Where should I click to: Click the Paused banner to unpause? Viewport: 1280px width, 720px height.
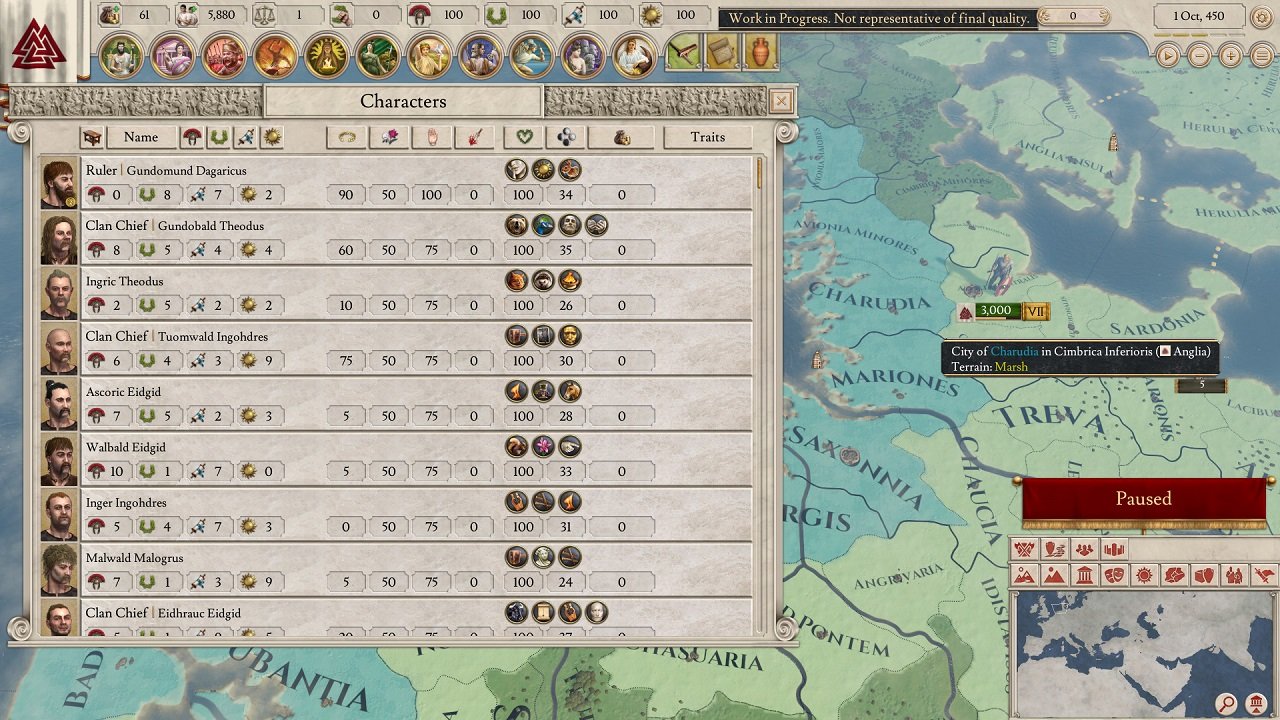[x=1143, y=498]
